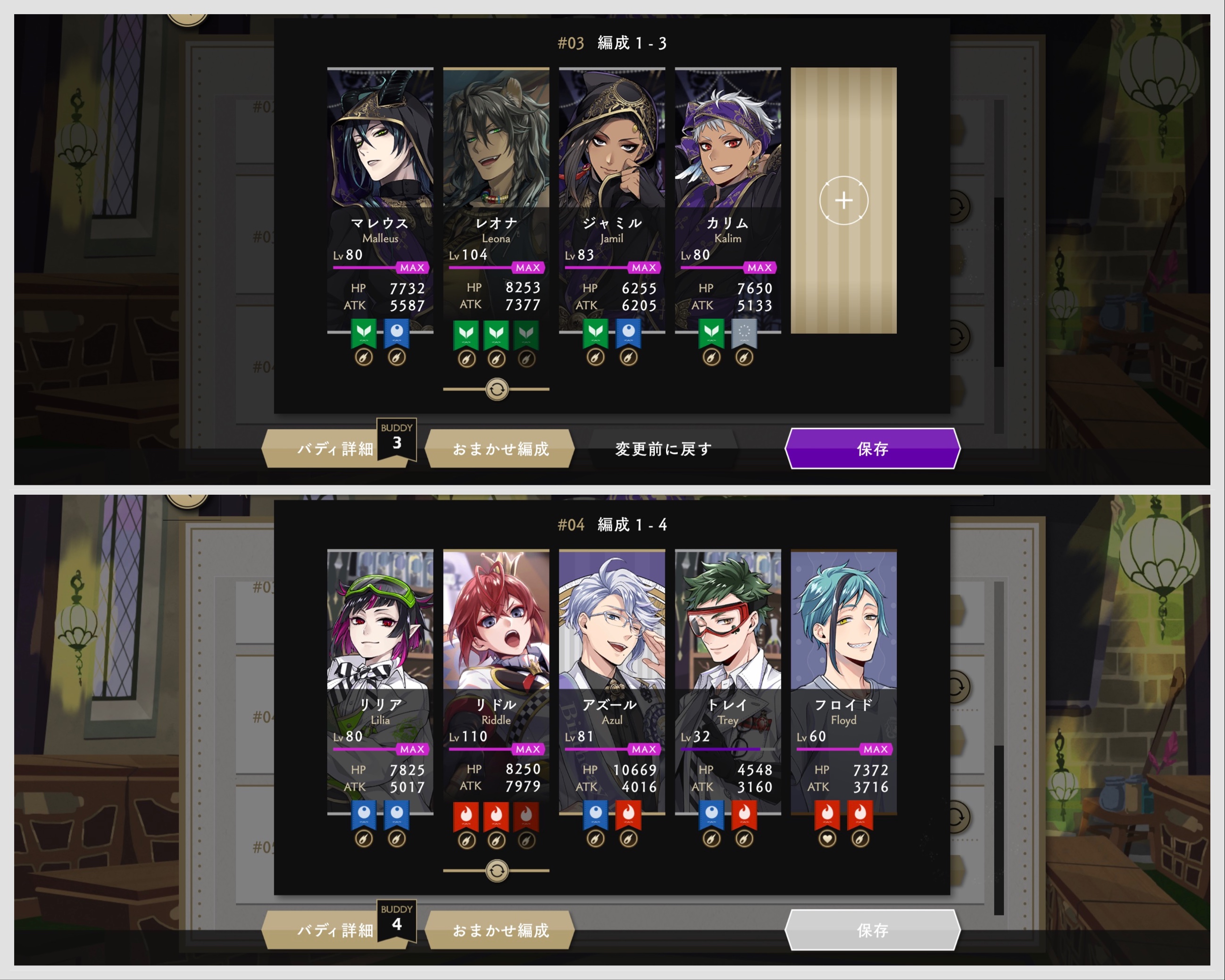Screen dimensions: 1225x980
Task: Select Trey's card
Action: point(727,653)
